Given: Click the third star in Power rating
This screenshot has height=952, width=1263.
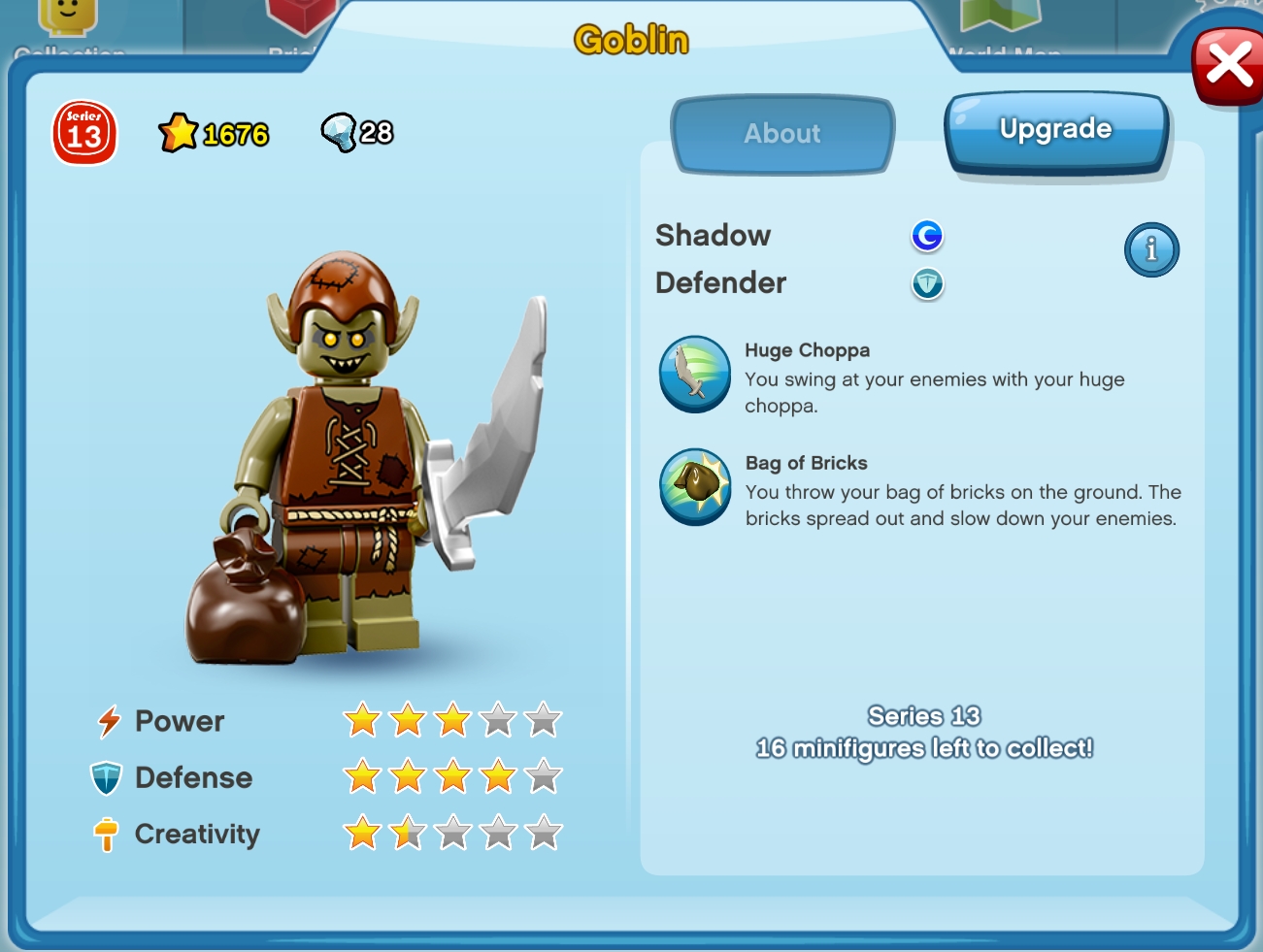Looking at the screenshot, I should (x=452, y=720).
